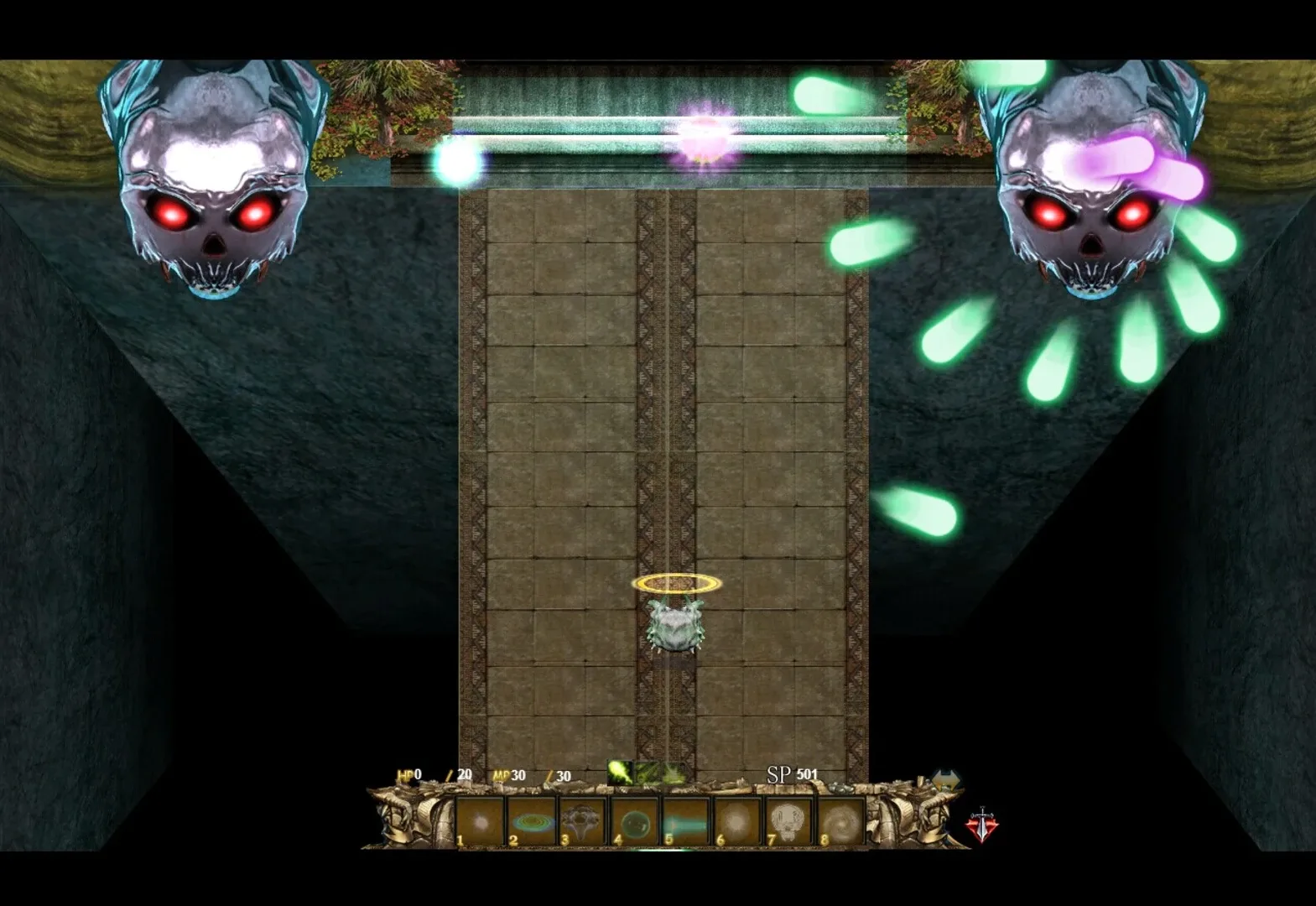
Task: Select skill slot 4 green sphere skill icon
Action: 633,820
